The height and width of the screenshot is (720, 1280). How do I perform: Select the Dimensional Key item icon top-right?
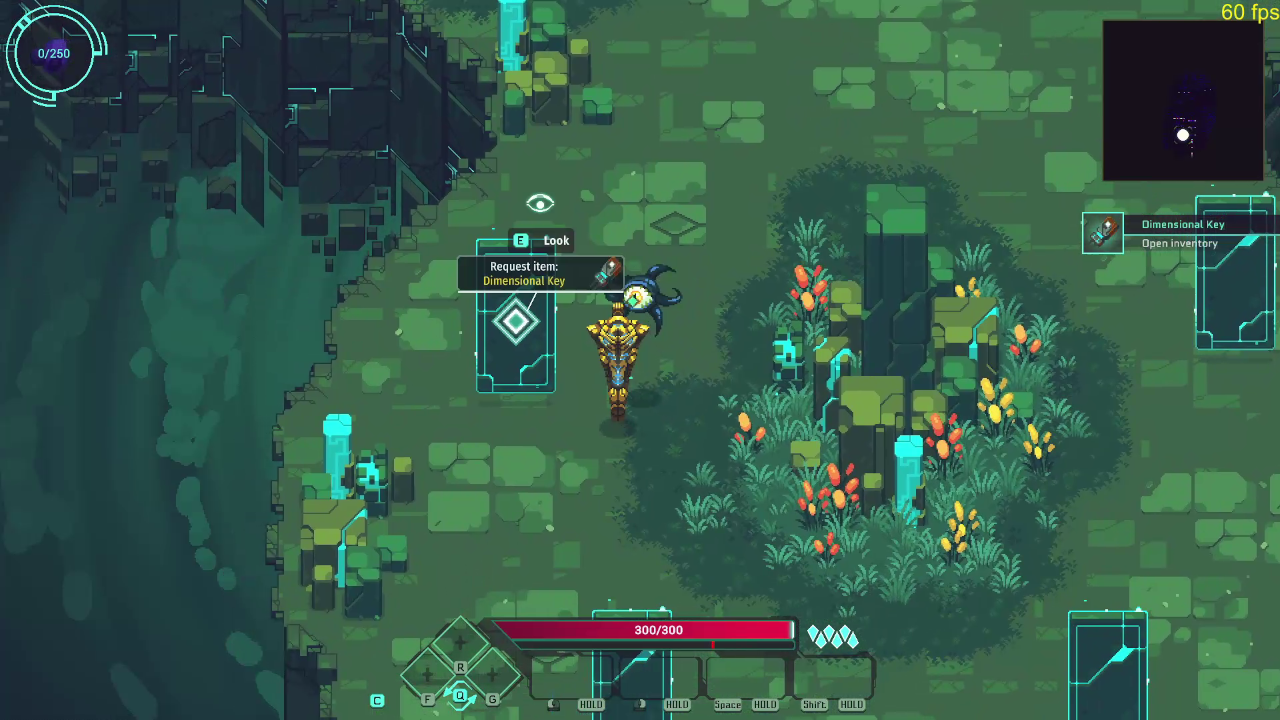click(1104, 232)
